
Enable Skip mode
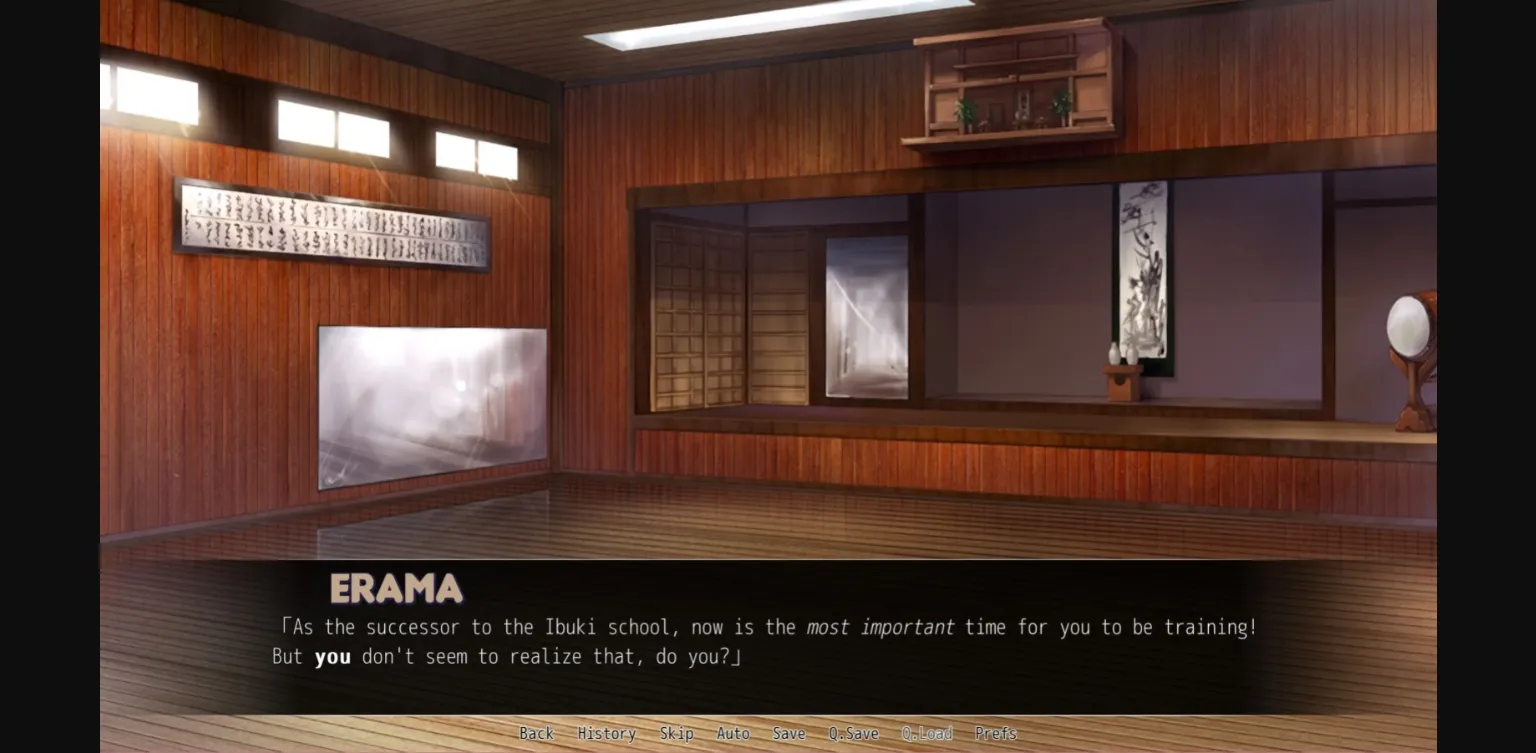pos(678,733)
